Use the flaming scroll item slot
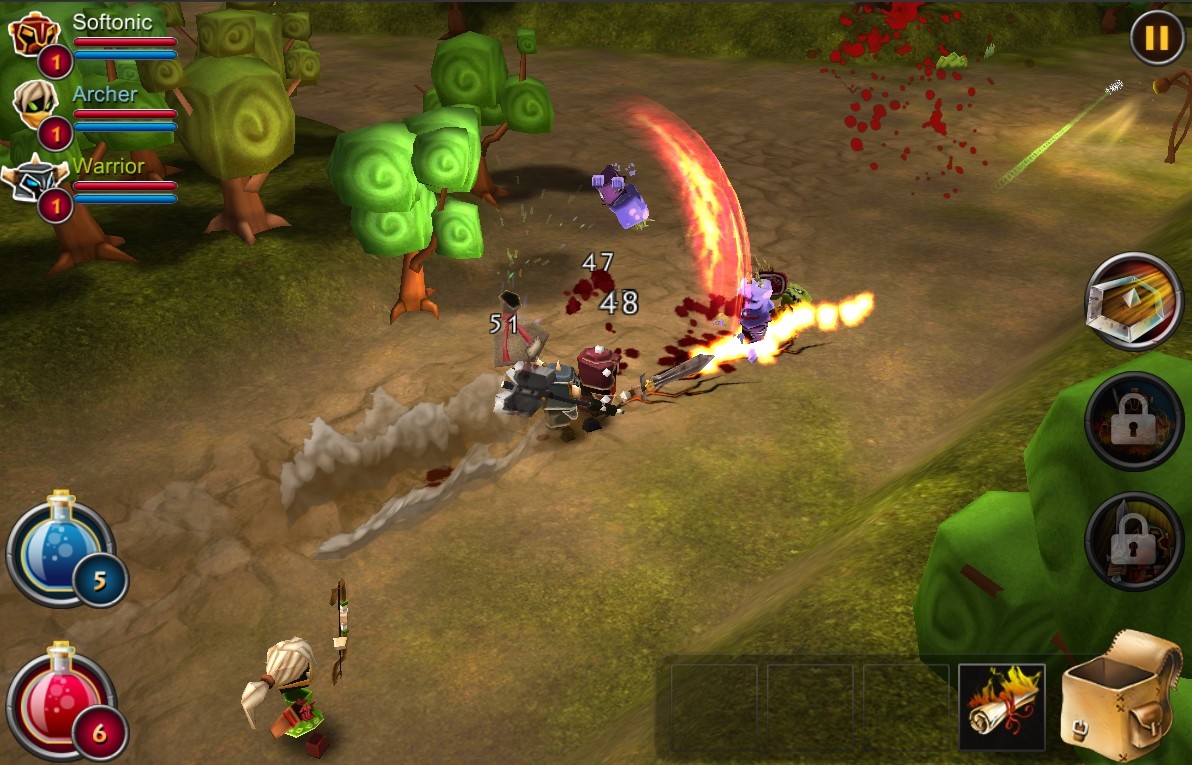The width and height of the screenshot is (1192, 765). [x=1002, y=706]
